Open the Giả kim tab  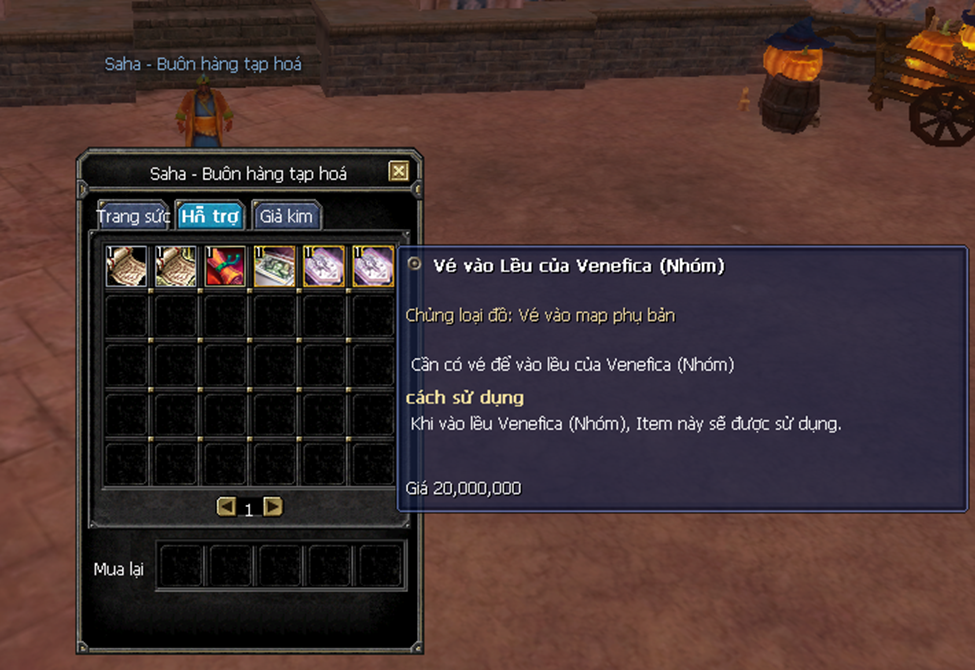(x=286, y=216)
